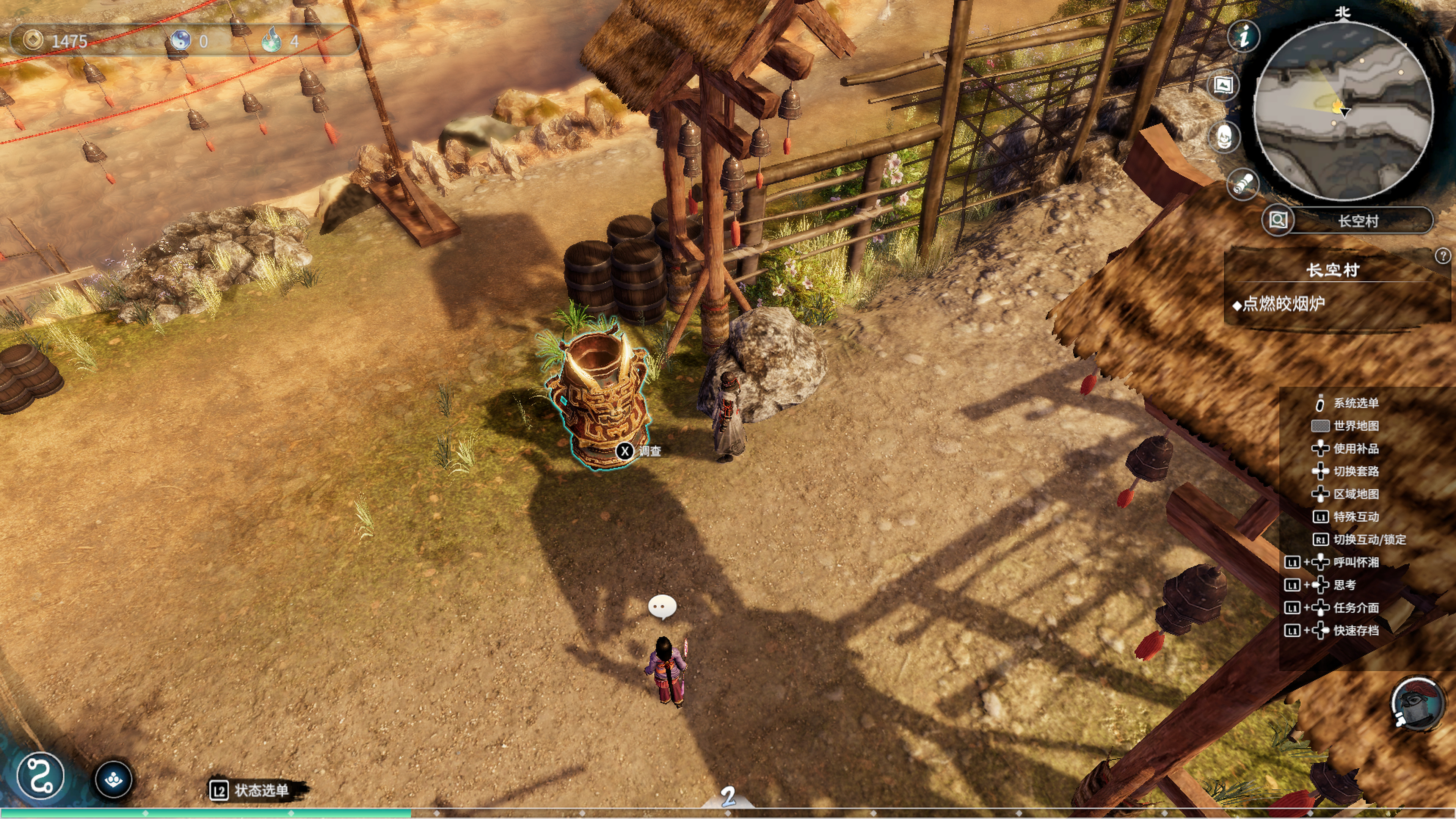
Task: Activate the small dark-blue round icon
Action: click(x=114, y=780)
